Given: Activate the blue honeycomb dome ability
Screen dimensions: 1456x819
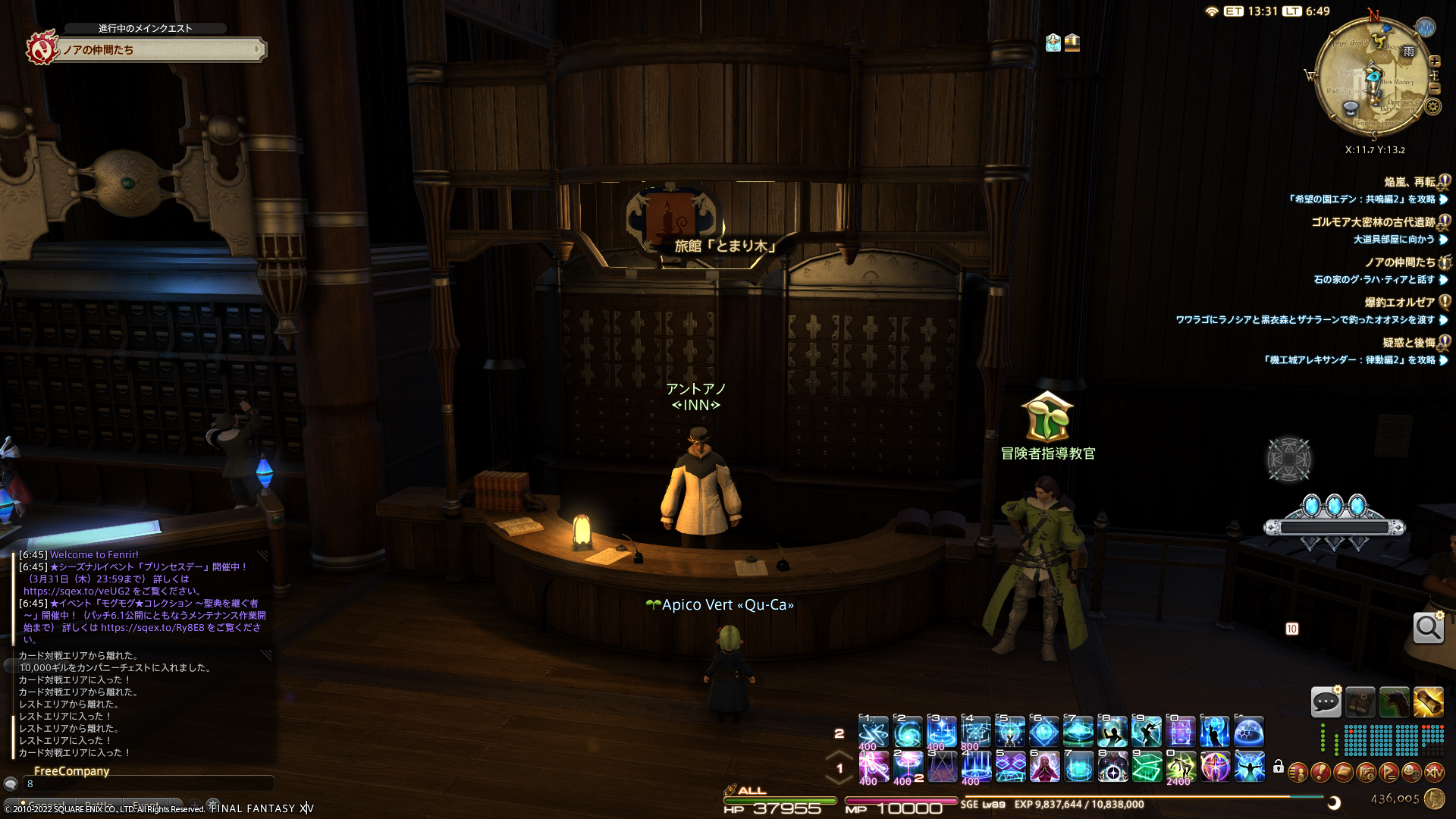Looking at the screenshot, I should [x=1248, y=733].
